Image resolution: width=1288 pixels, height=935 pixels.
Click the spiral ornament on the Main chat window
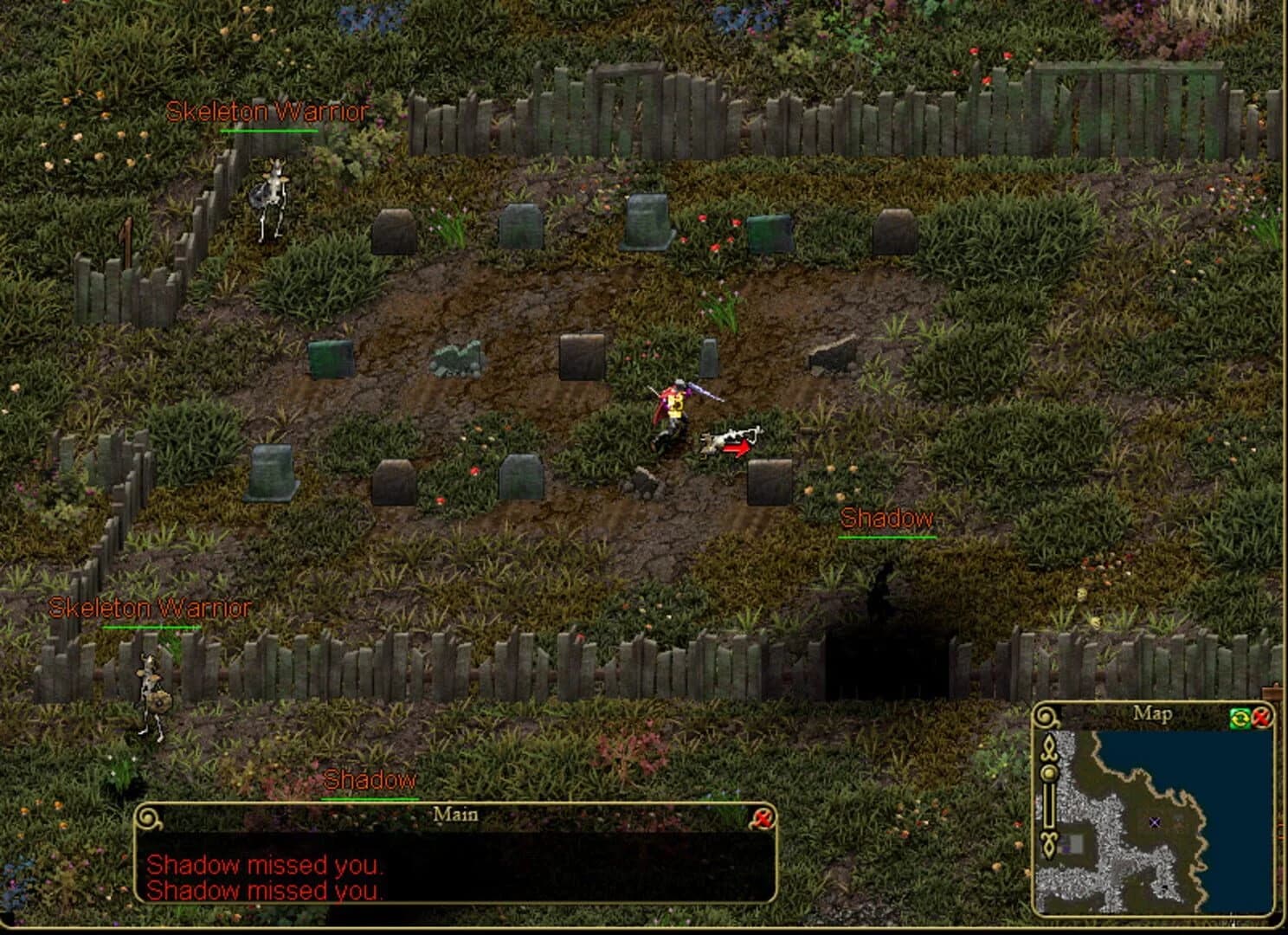click(149, 815)
